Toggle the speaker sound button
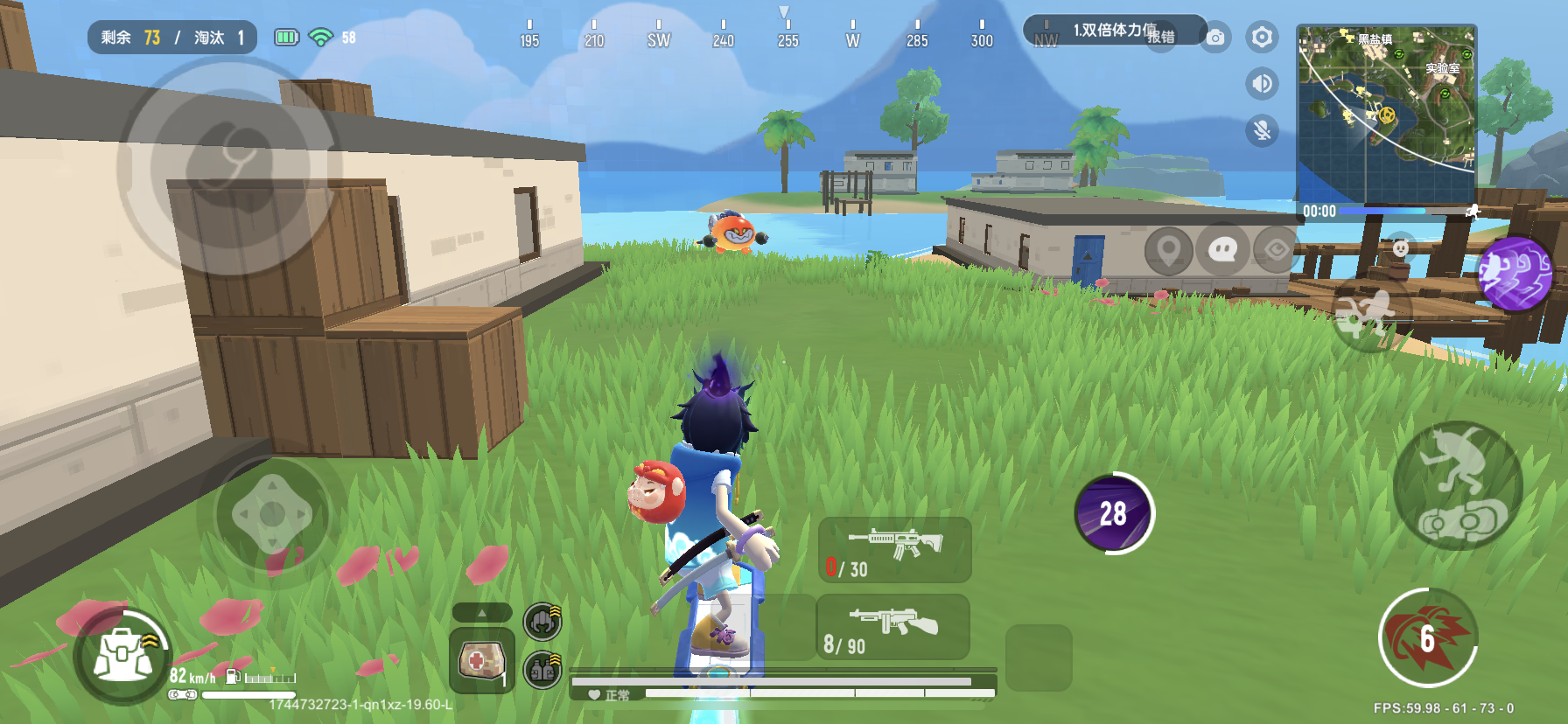1568x724 pixels. (1262, 84)
